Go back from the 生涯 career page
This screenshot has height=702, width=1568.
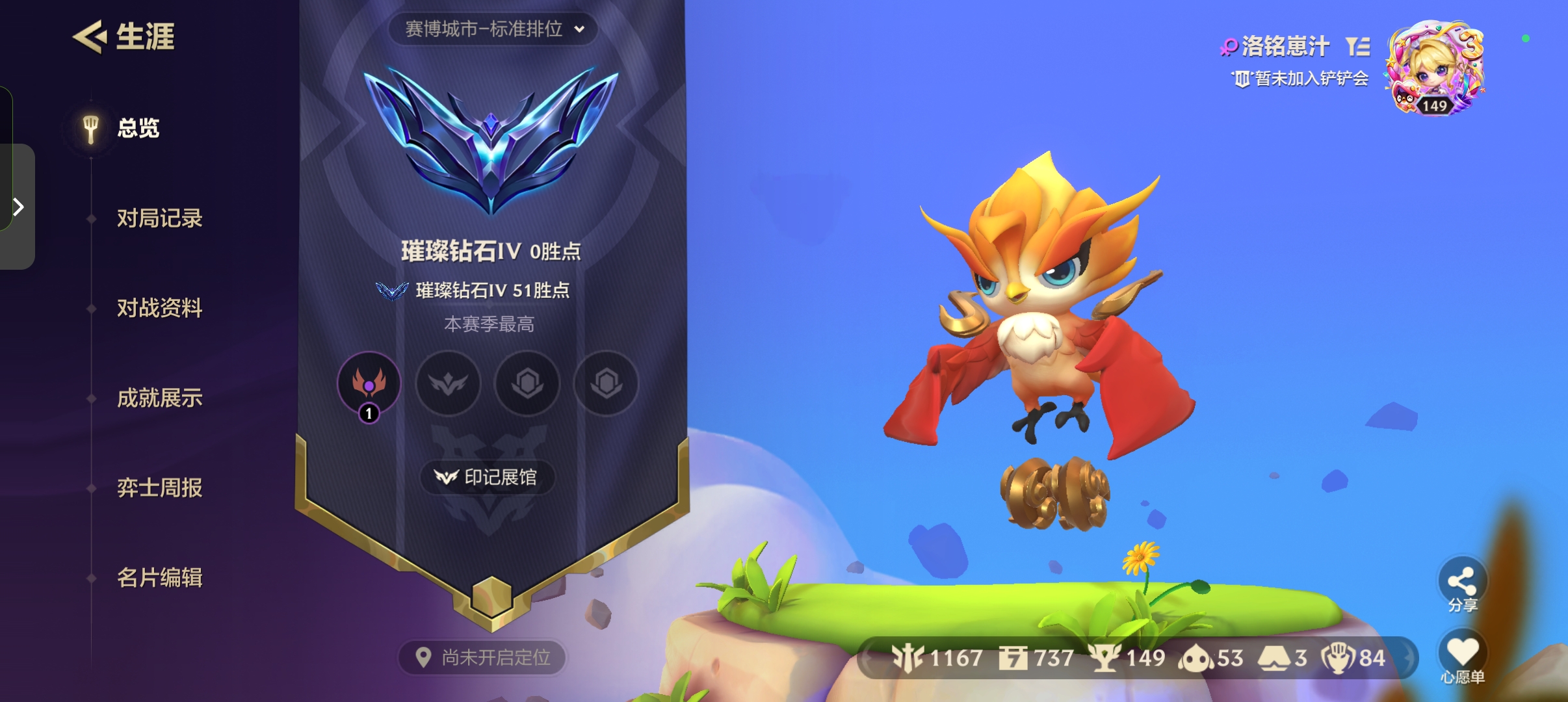point(90,36)
